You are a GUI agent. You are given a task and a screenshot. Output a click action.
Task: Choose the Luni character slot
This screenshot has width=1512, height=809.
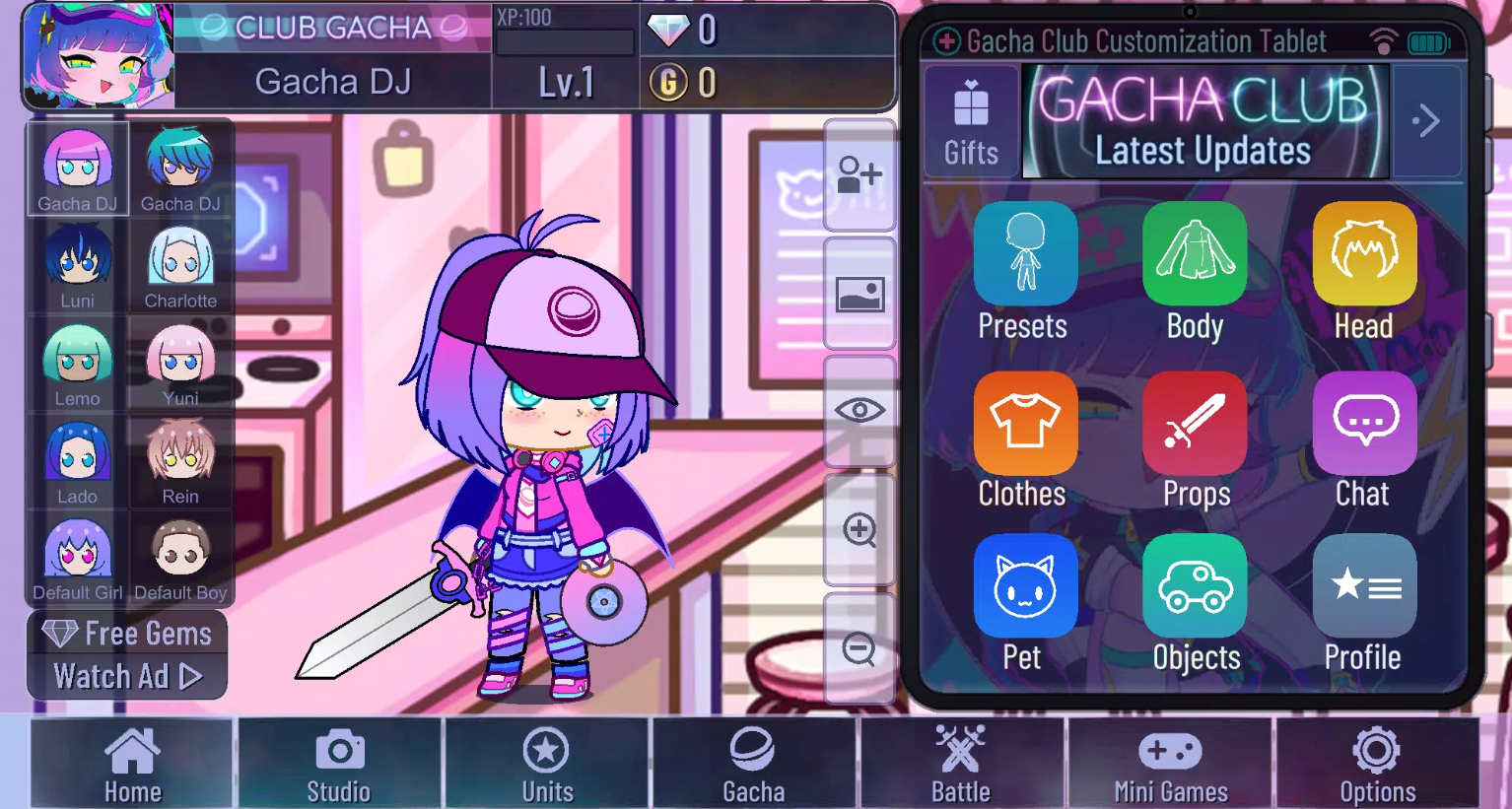pos(77,266)
